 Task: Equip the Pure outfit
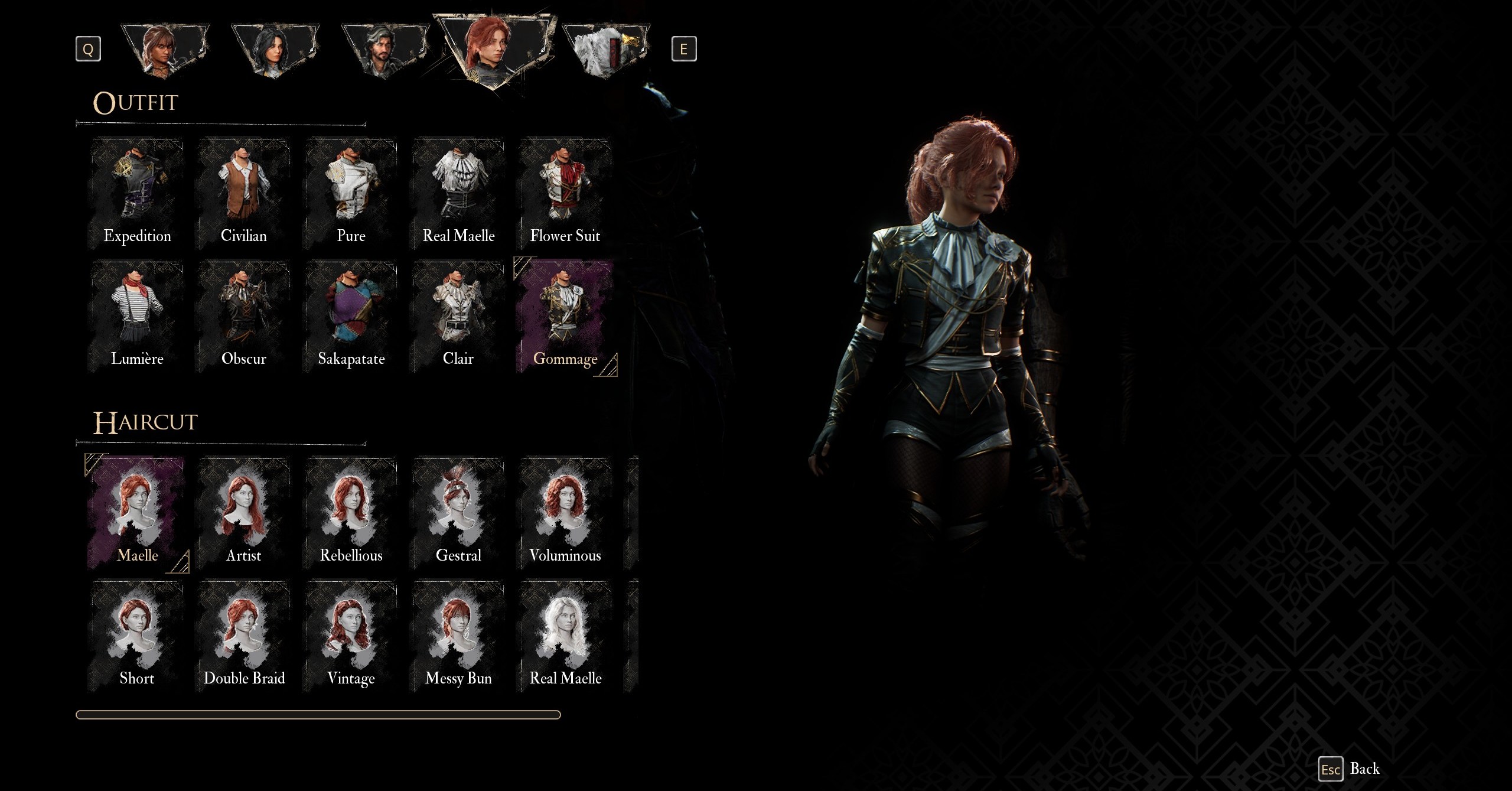click(x=351, y=195)
